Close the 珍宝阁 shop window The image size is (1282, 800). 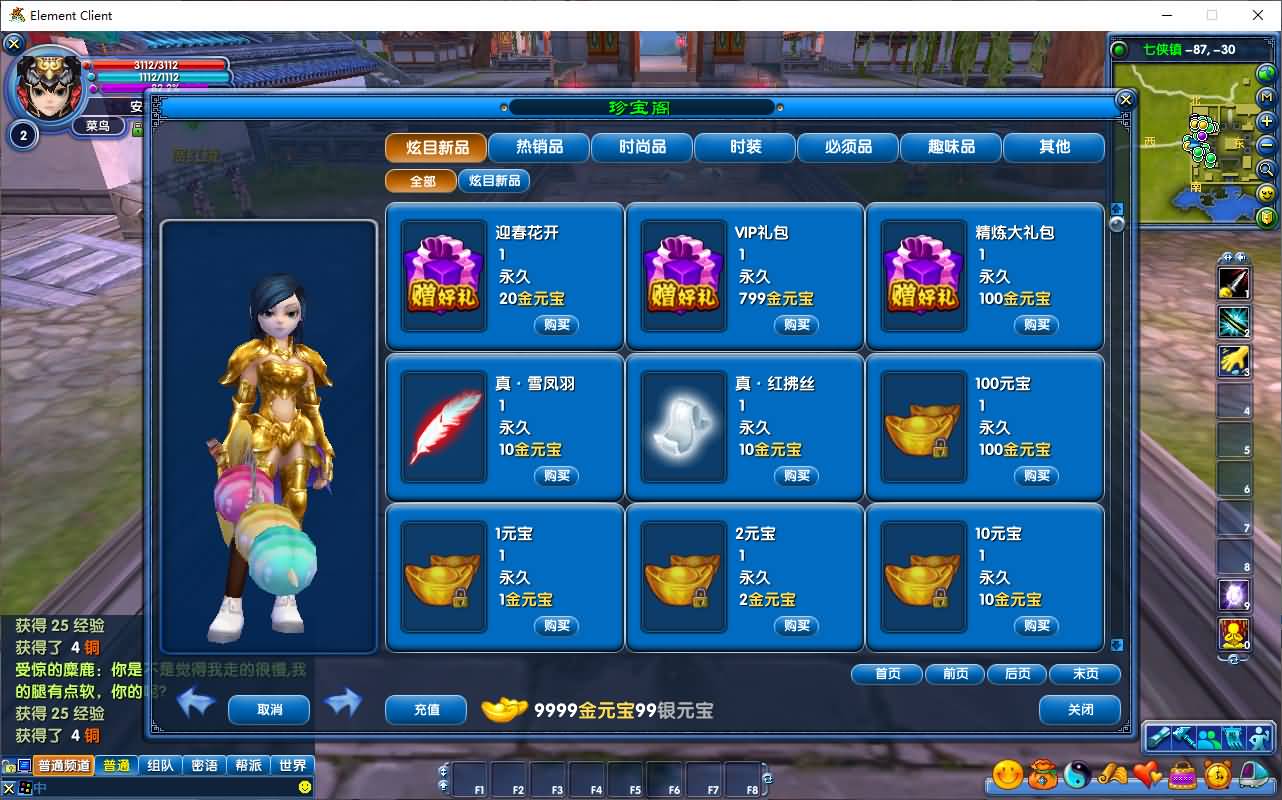click(x=1125, y=100)
